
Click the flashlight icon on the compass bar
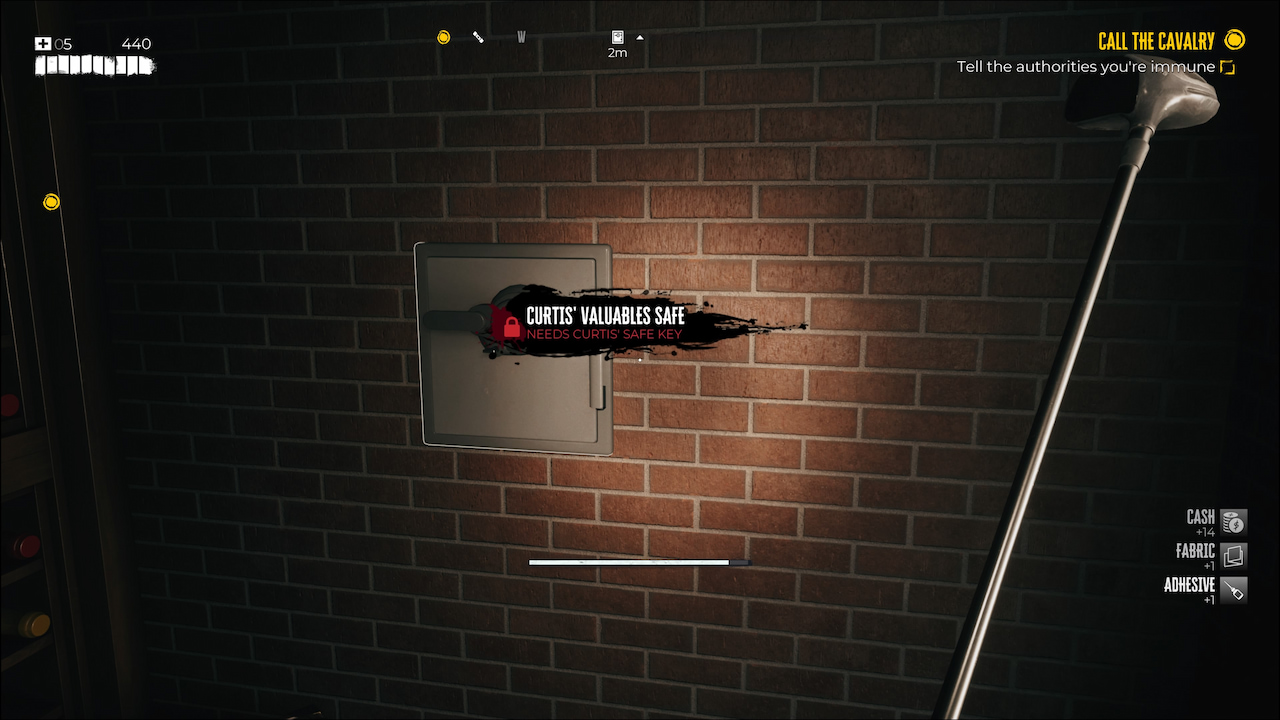pos(478,36)
